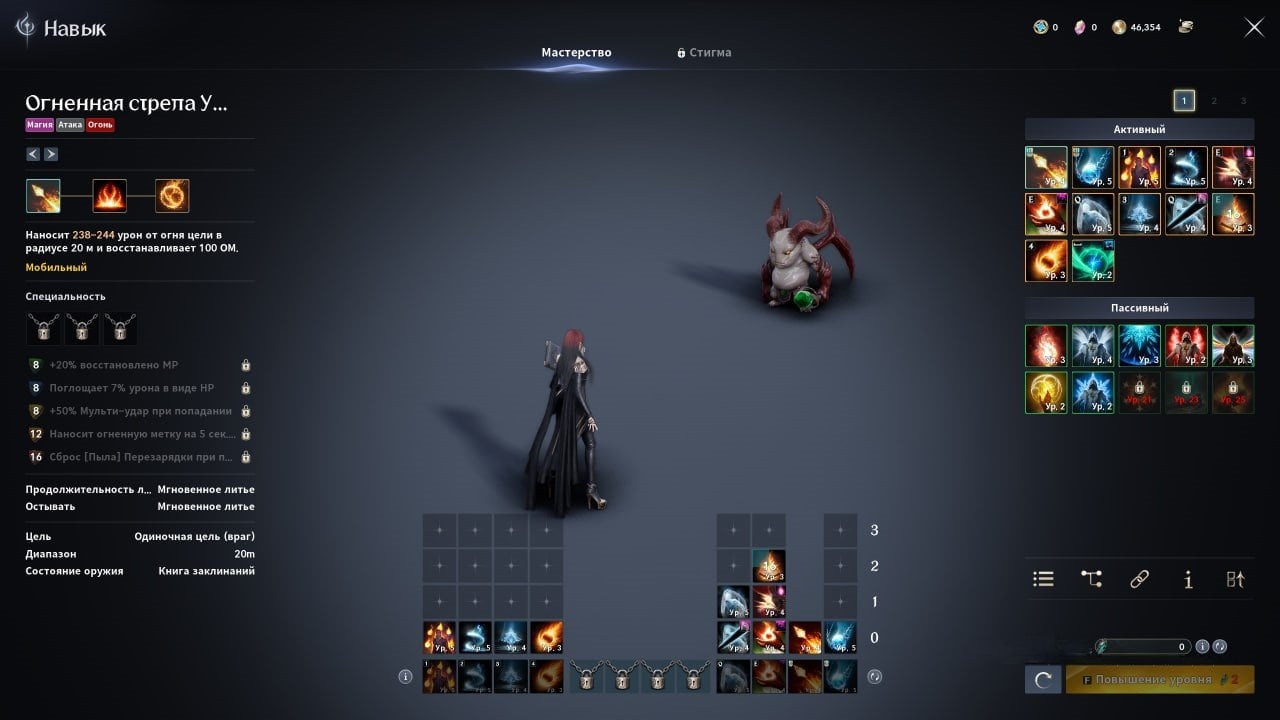Open the Мастерство tab
This screenshot has height=720, width=1280.
pyautogui.click(x=576, y=52)
